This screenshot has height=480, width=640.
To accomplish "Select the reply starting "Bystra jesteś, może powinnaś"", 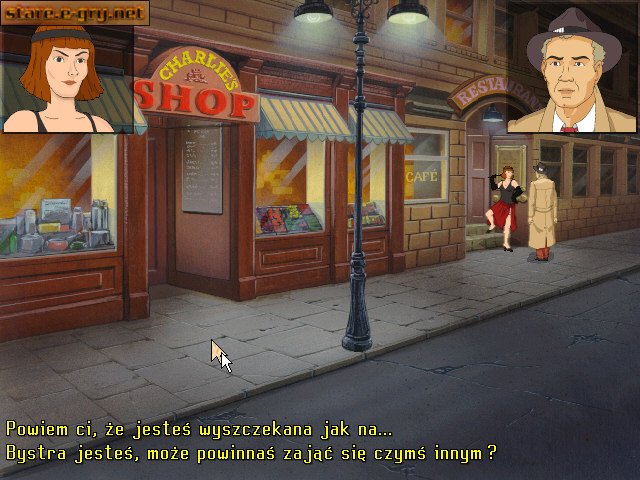I will coord(251,453).
